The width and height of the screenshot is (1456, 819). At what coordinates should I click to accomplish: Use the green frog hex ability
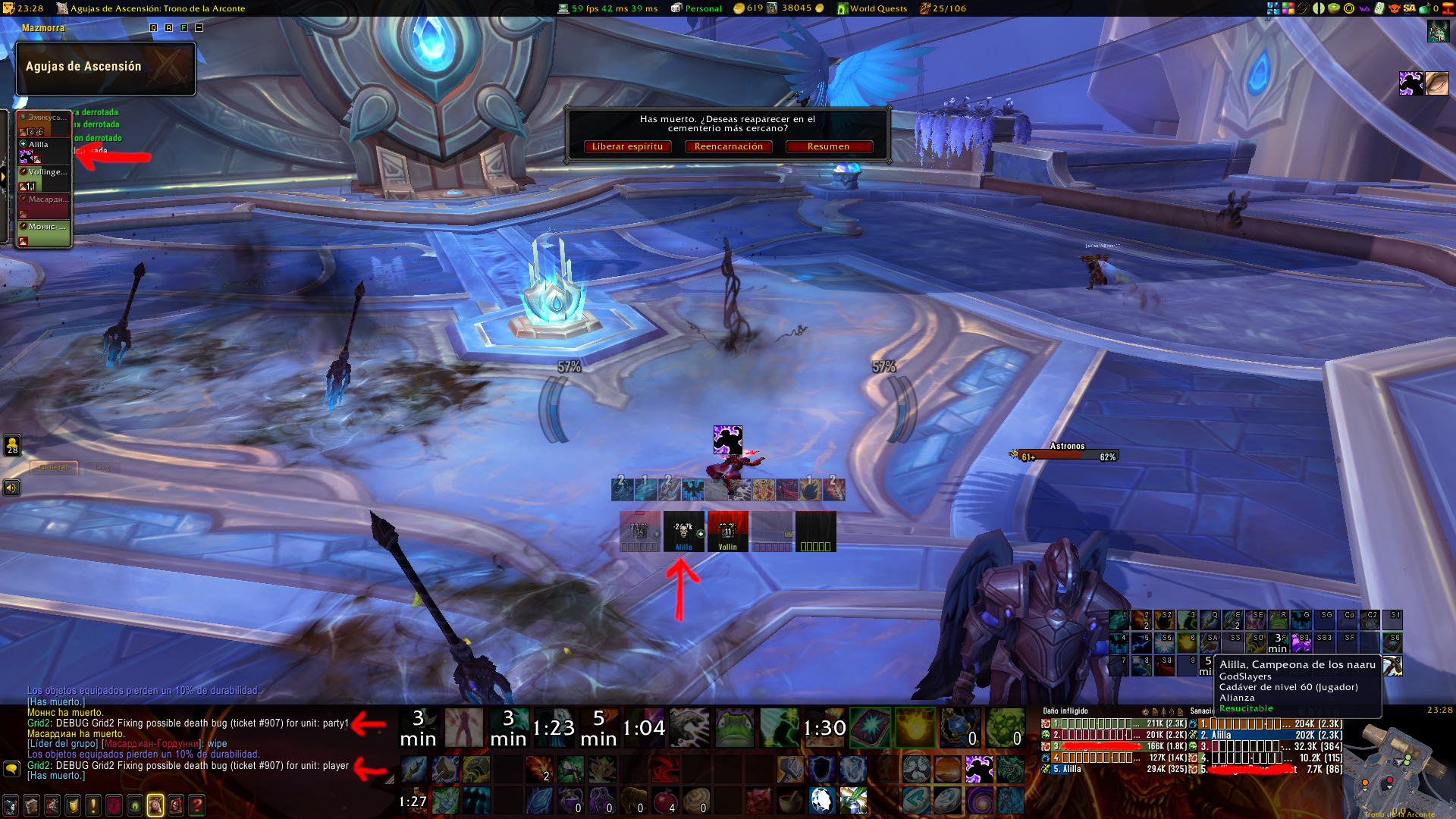tap(734, 727)
